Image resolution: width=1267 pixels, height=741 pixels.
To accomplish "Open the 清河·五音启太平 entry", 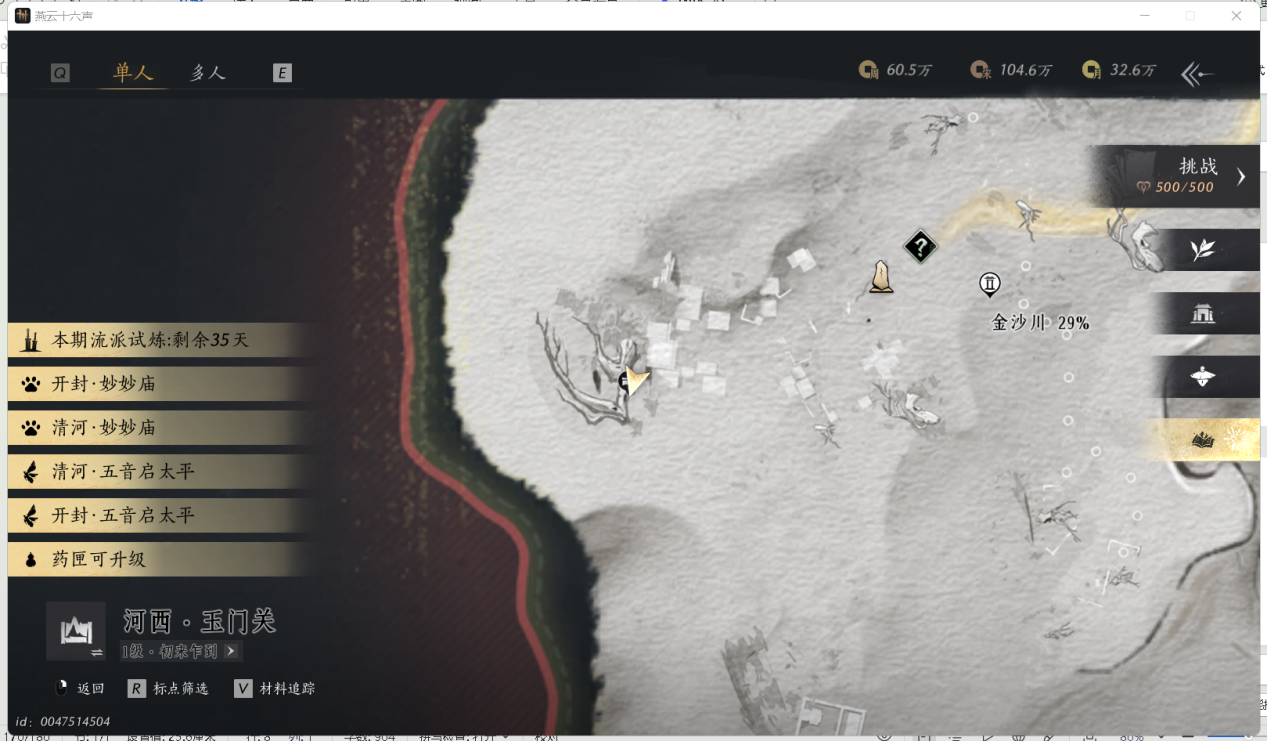I will (x=123, y=472).
